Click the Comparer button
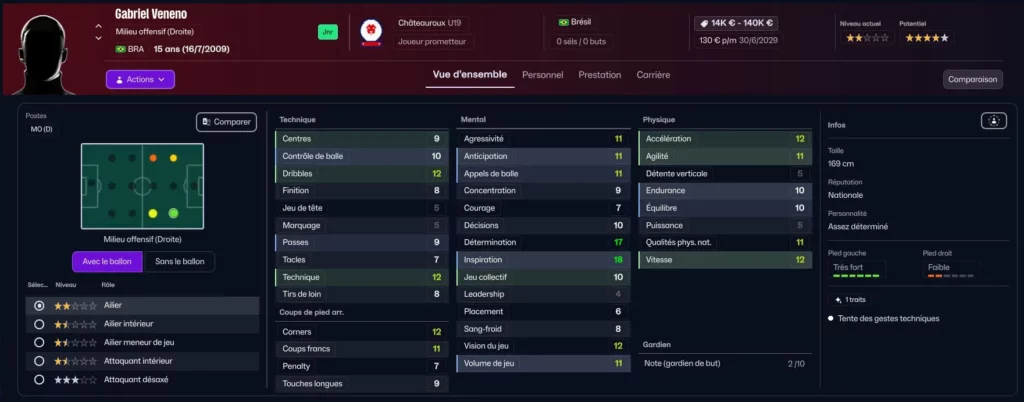The image size is (1024, 402). (226, 122)
